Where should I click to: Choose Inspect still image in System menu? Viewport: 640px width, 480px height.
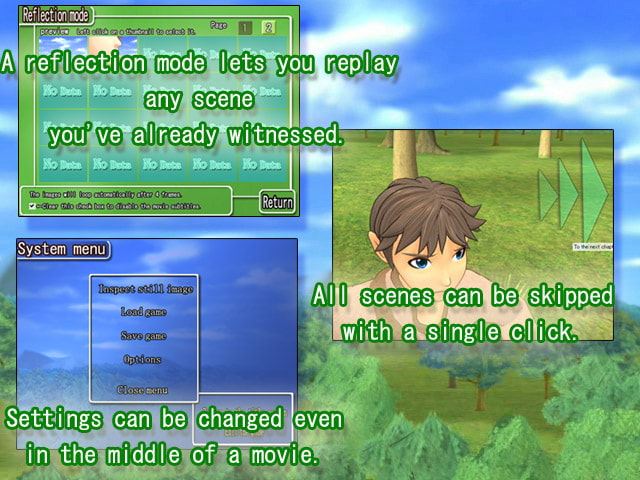pyautogui.click(x=145, y=289)
